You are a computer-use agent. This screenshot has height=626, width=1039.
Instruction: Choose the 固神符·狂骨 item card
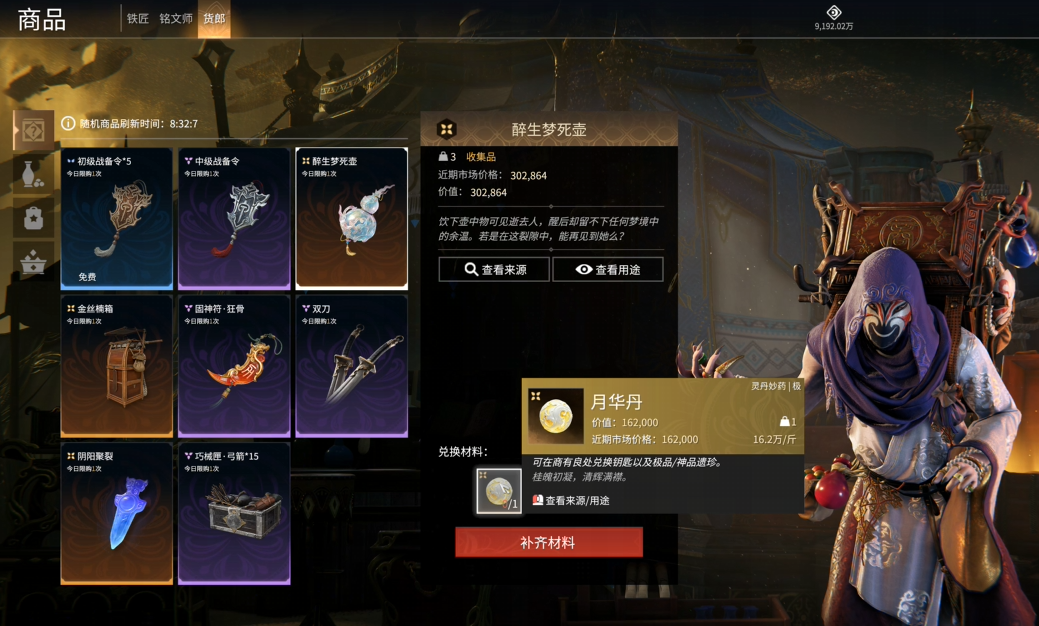[x=234, y=366]
